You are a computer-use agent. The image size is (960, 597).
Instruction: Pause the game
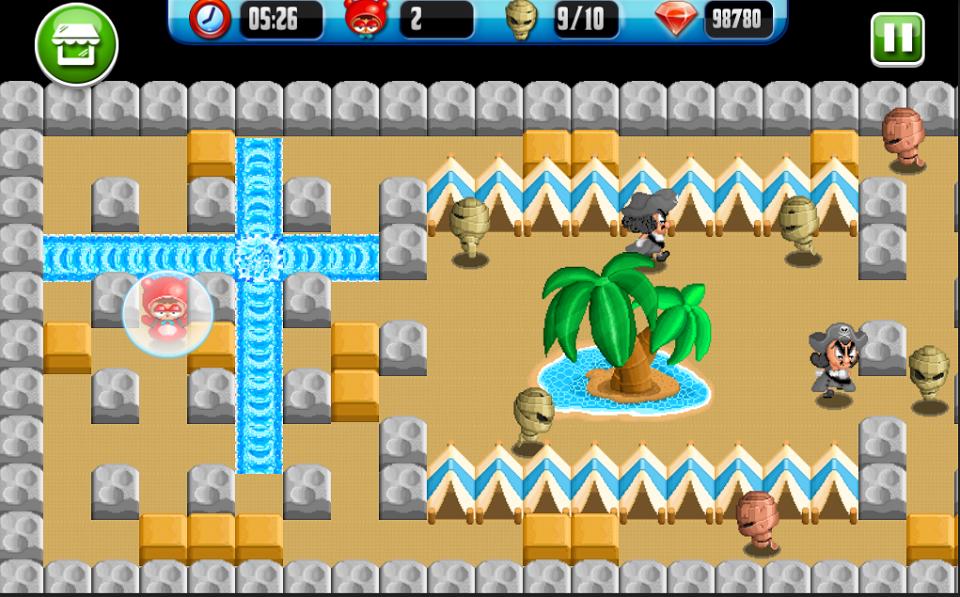pos(896,40)
